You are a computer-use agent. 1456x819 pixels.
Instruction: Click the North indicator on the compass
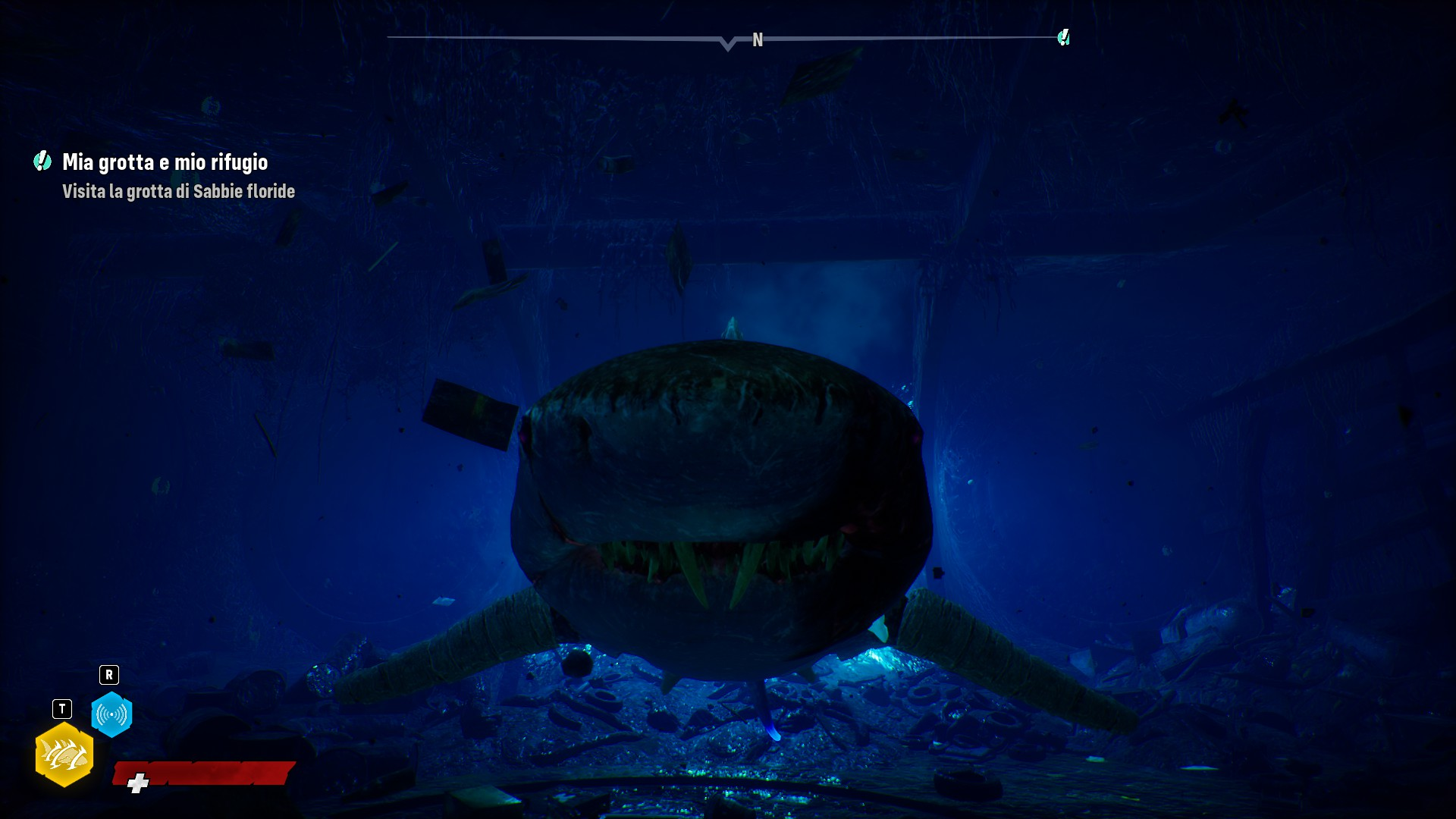point(757,40)
